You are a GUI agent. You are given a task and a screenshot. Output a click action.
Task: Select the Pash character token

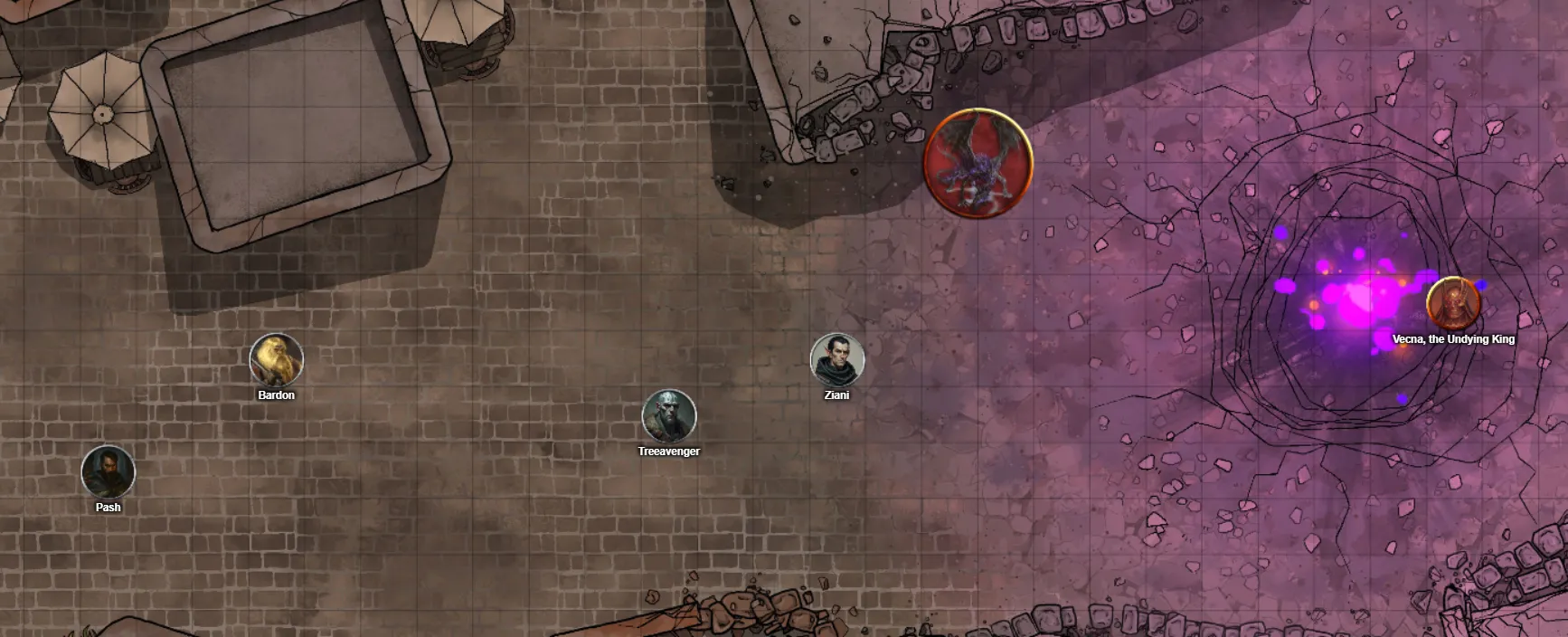pyautogui.click(x=109, y=471)
